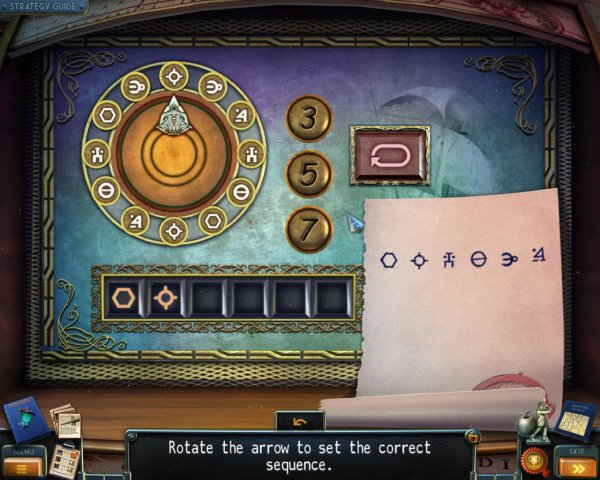
Task: Skip the puzzle
Action: (x=576, y=463)
